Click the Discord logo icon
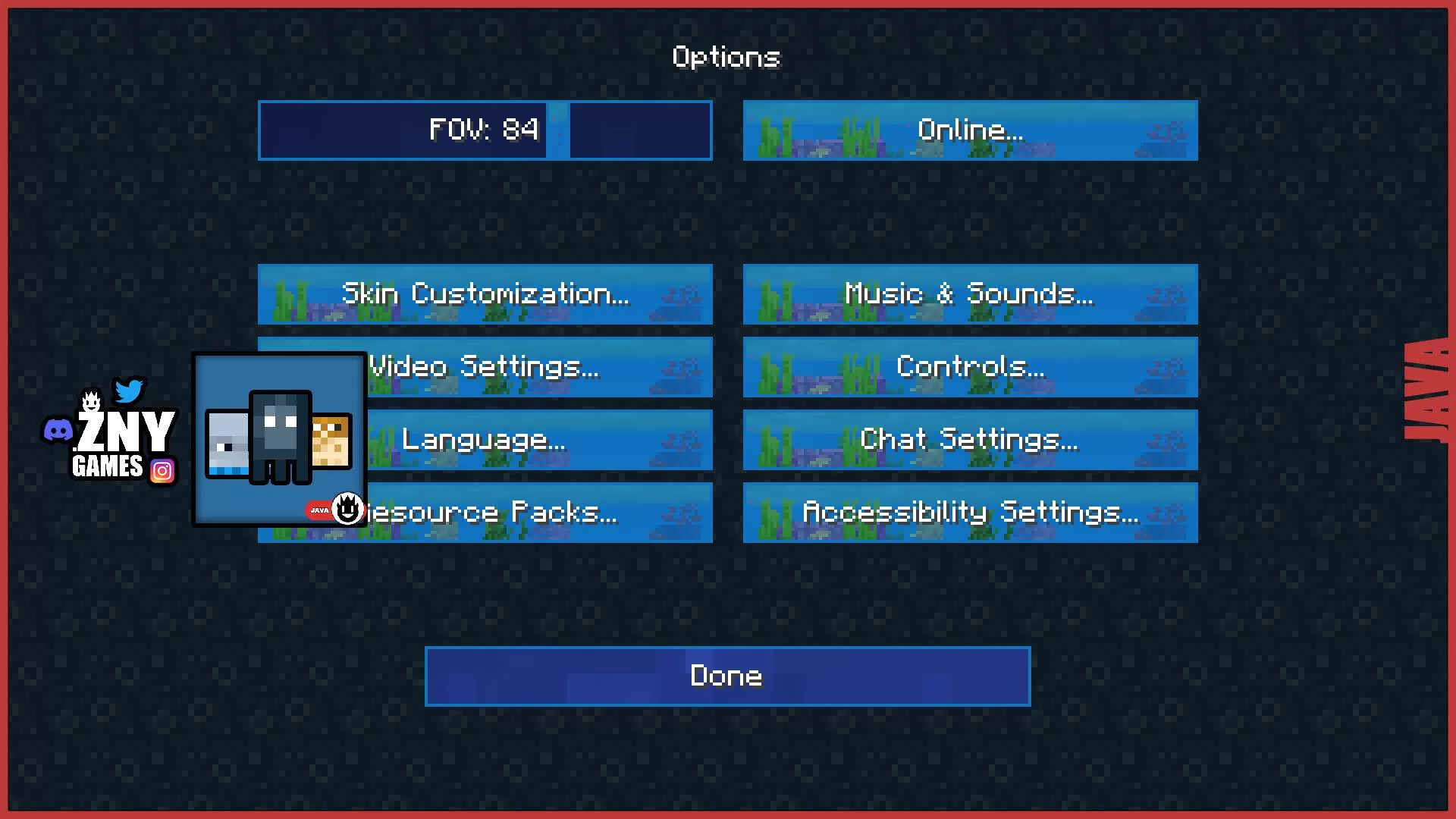This screenshot has width=1456, height=819. pyautogui.click(x=58, y=430)
